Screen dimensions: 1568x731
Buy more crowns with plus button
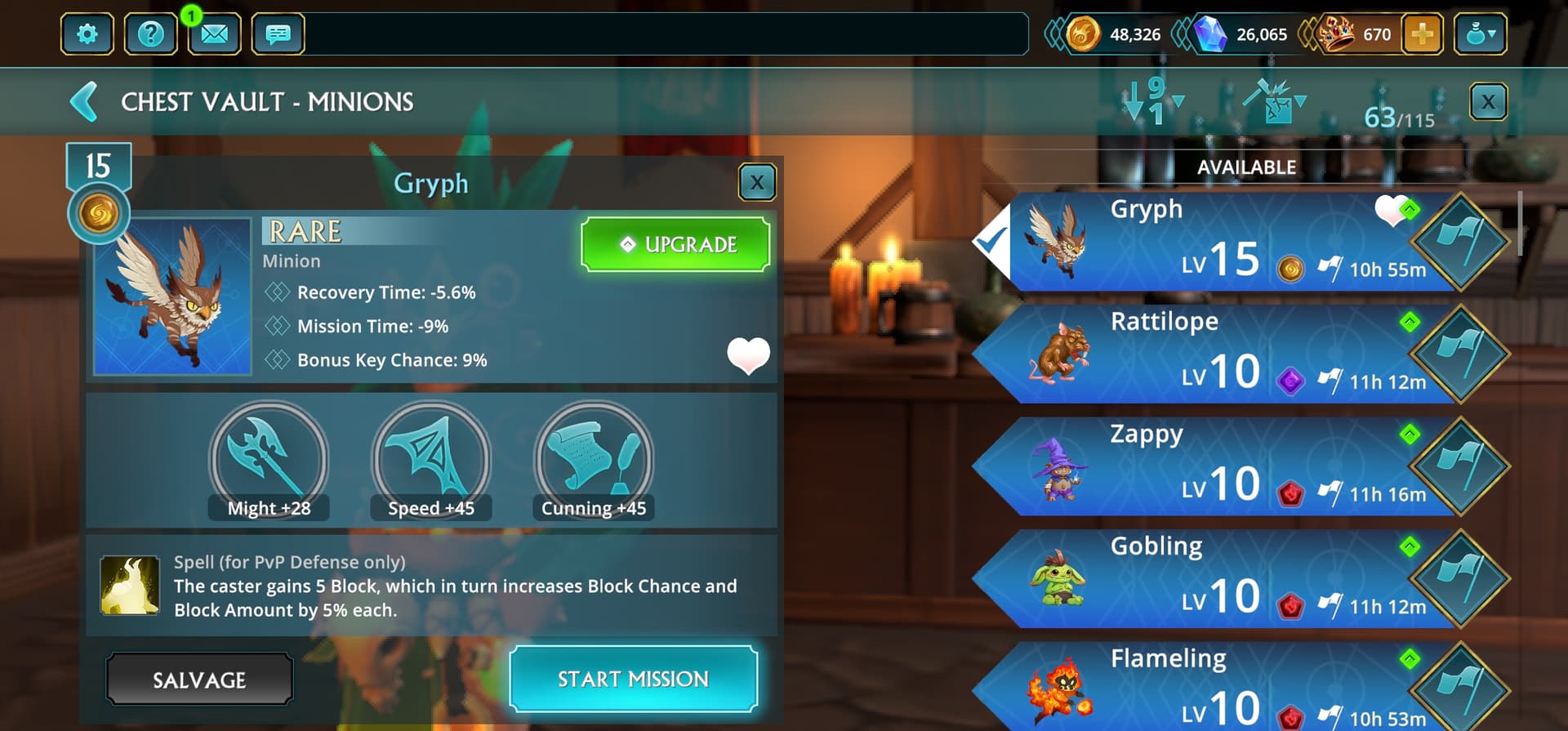(x=1422, y=34)
